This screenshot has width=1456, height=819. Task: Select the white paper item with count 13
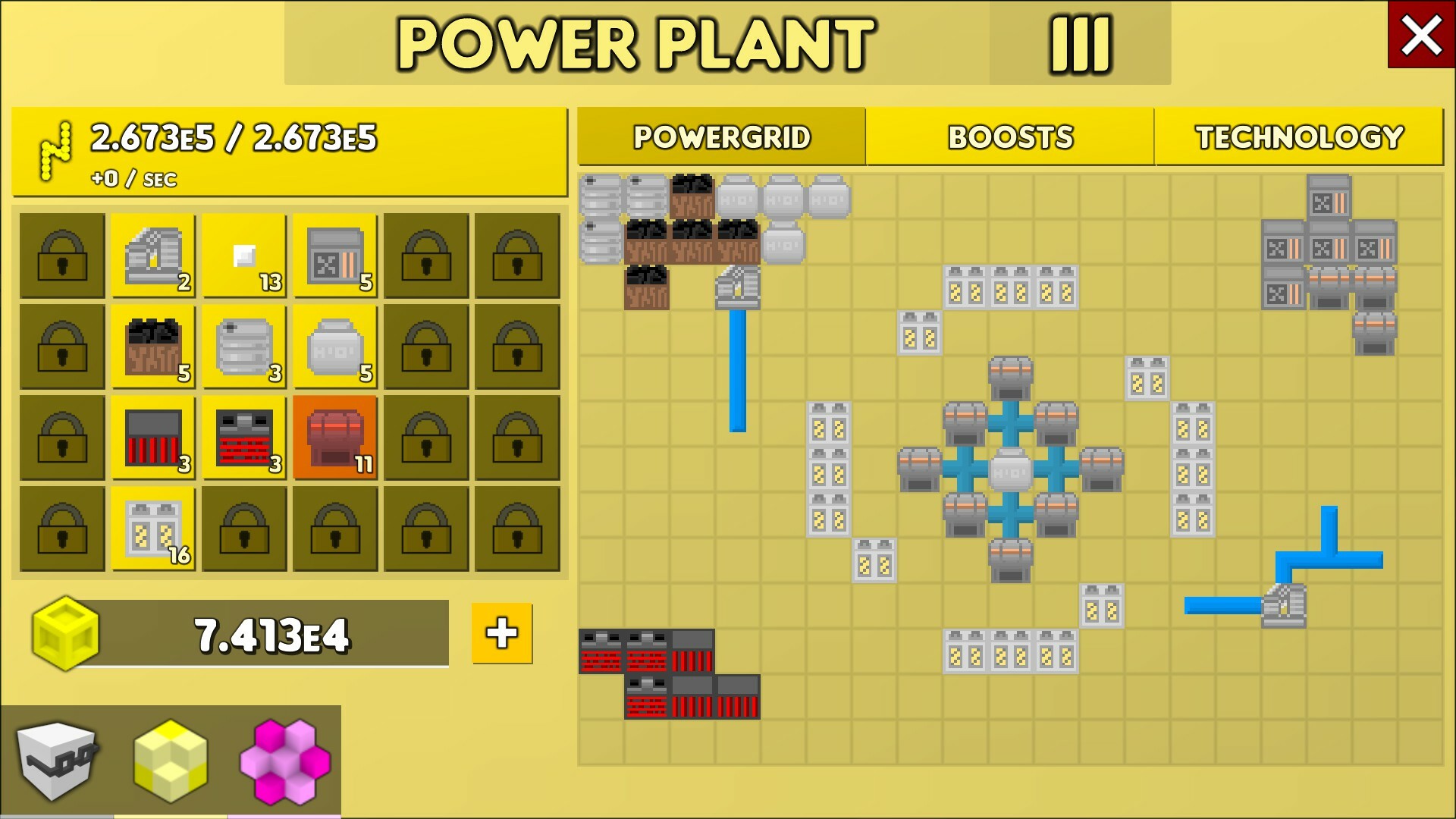[x=244, y=256]
